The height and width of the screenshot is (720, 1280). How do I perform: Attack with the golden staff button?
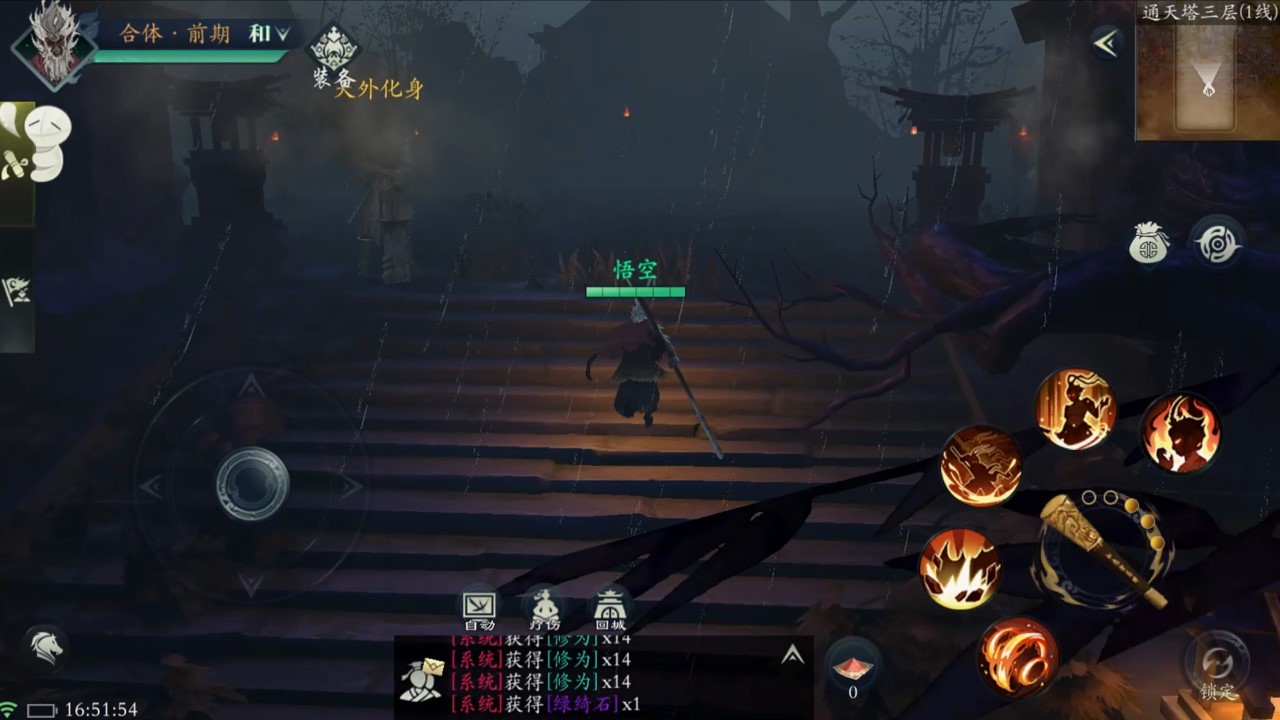[1101, 549]
